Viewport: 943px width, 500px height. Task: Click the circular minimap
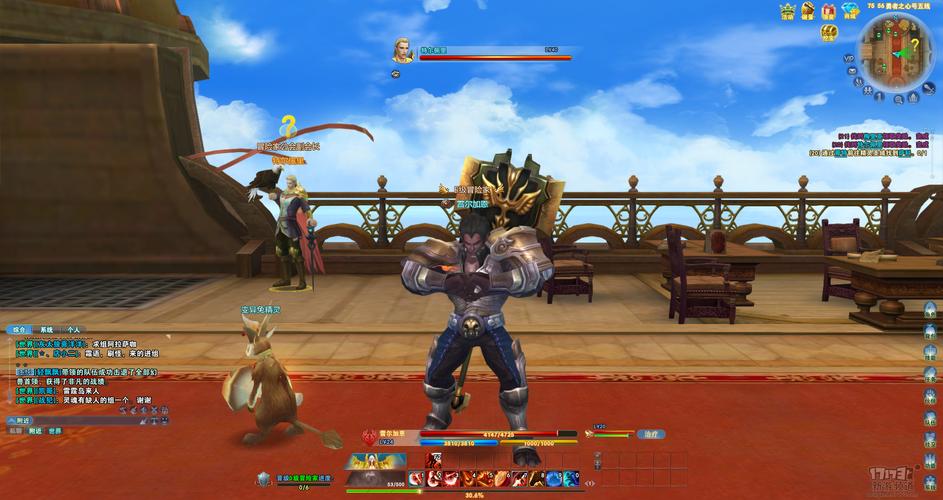[896, 52]
